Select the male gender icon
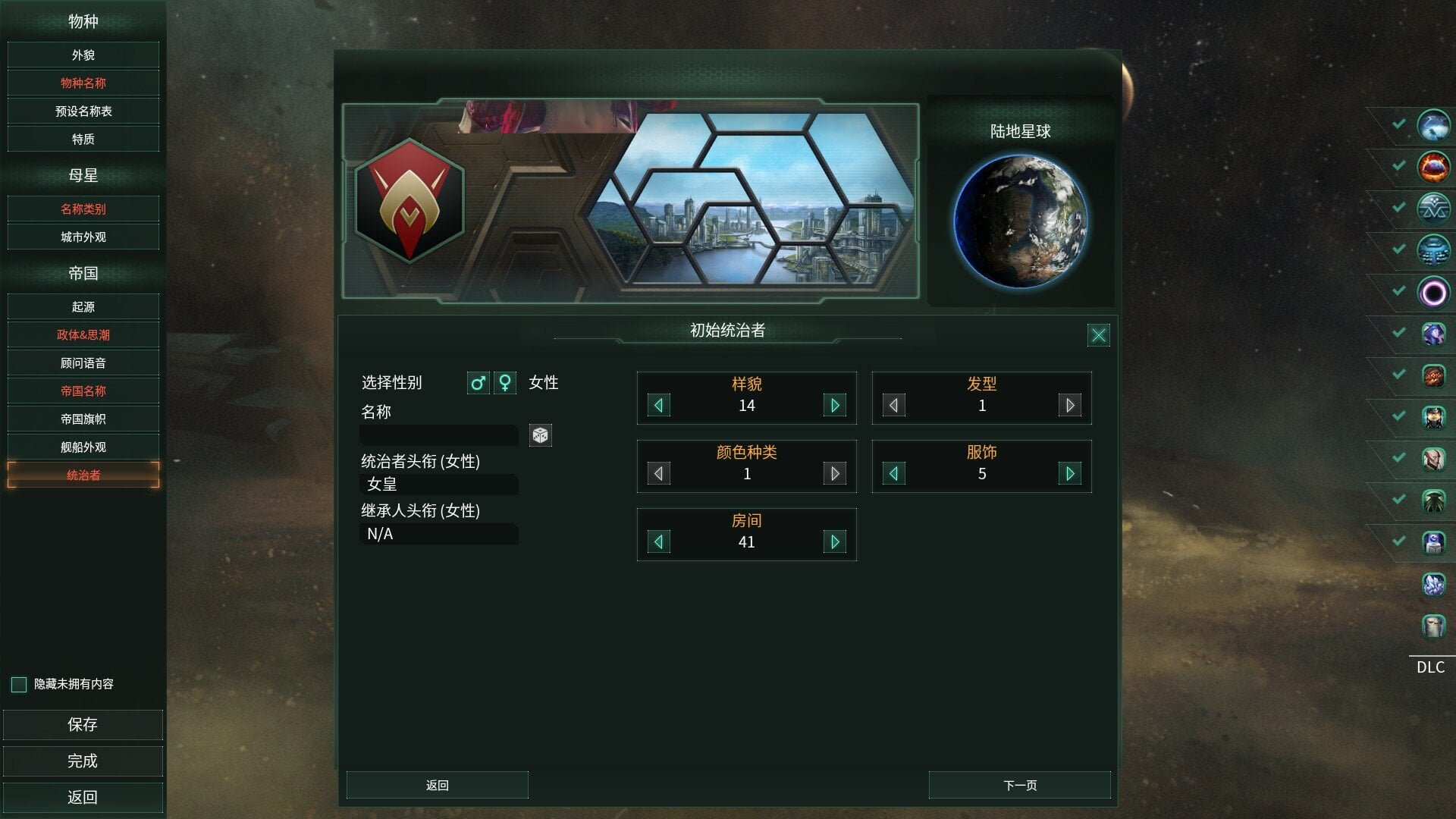Viewport: 1456px width, 819px height. tap(478, 384)
